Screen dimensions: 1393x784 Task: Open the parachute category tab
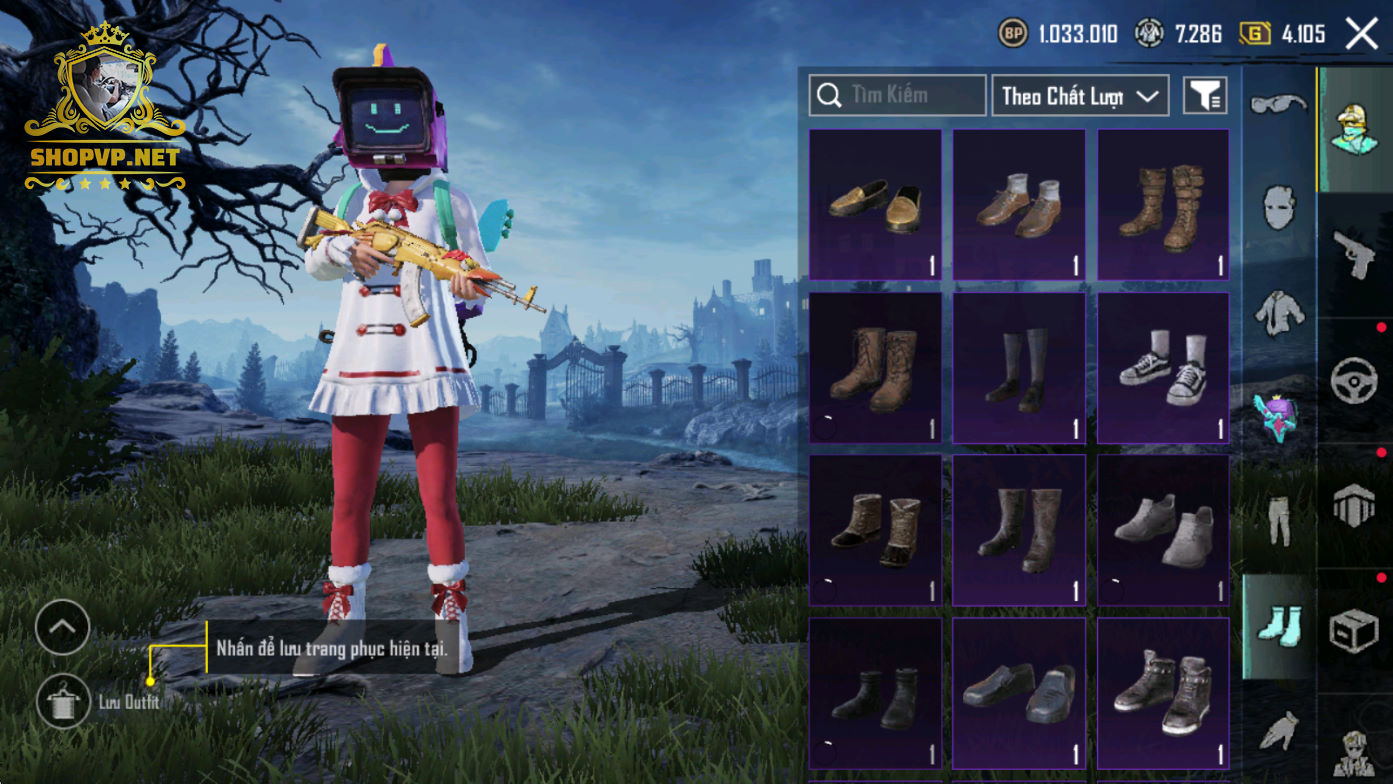pos(1355,506)
